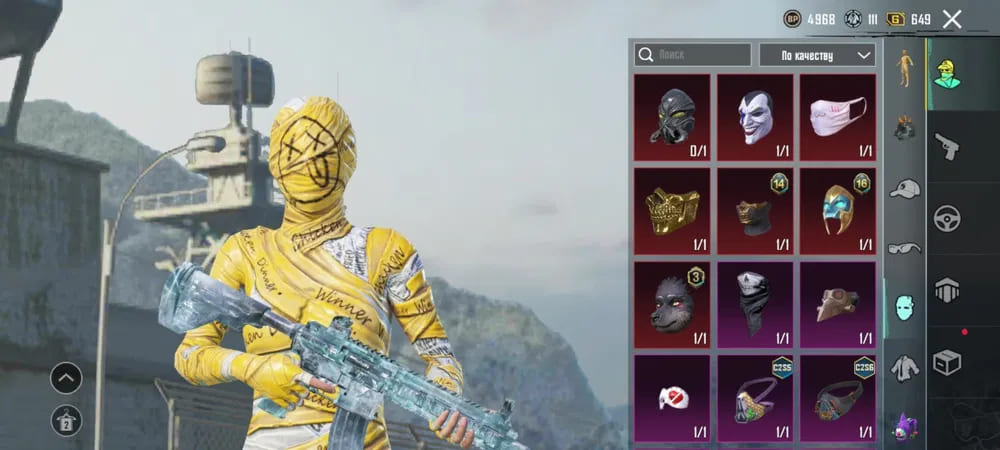The width and height of the screenshot is (1000, 450).
Task: Select the plague doctor beak mask
Action: coord(838,304)
